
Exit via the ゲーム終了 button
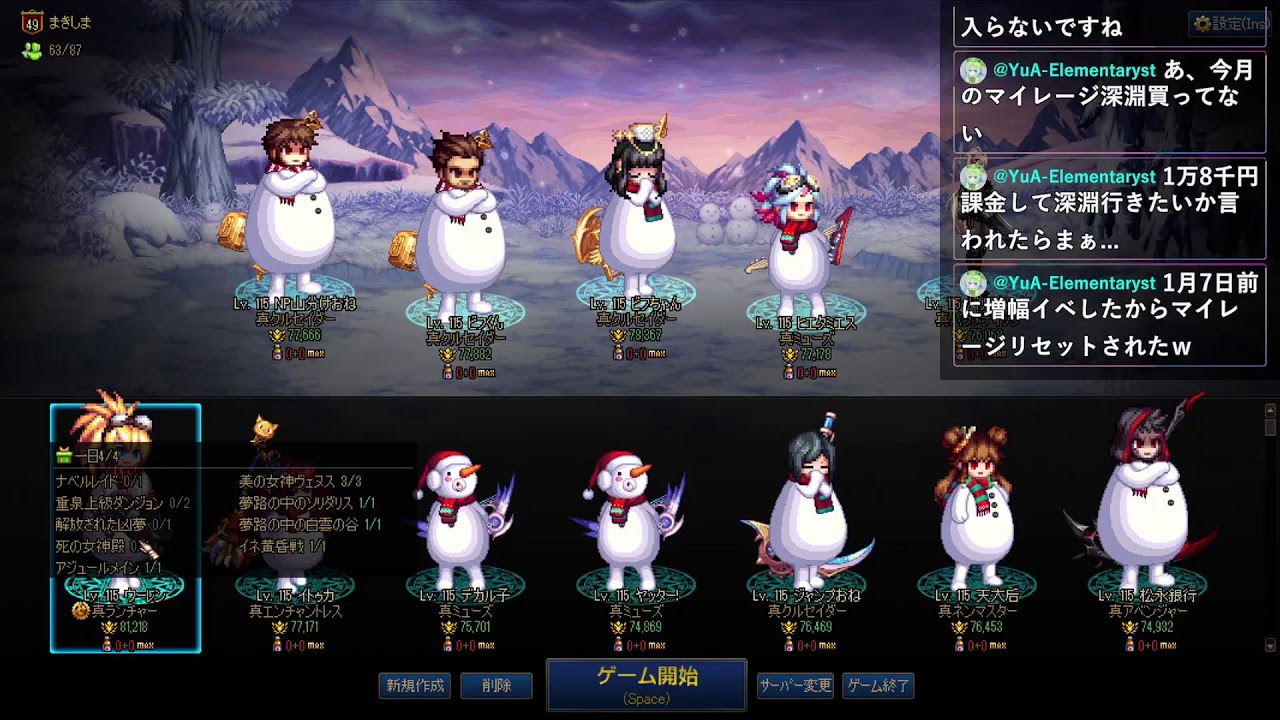pos(878,686)
